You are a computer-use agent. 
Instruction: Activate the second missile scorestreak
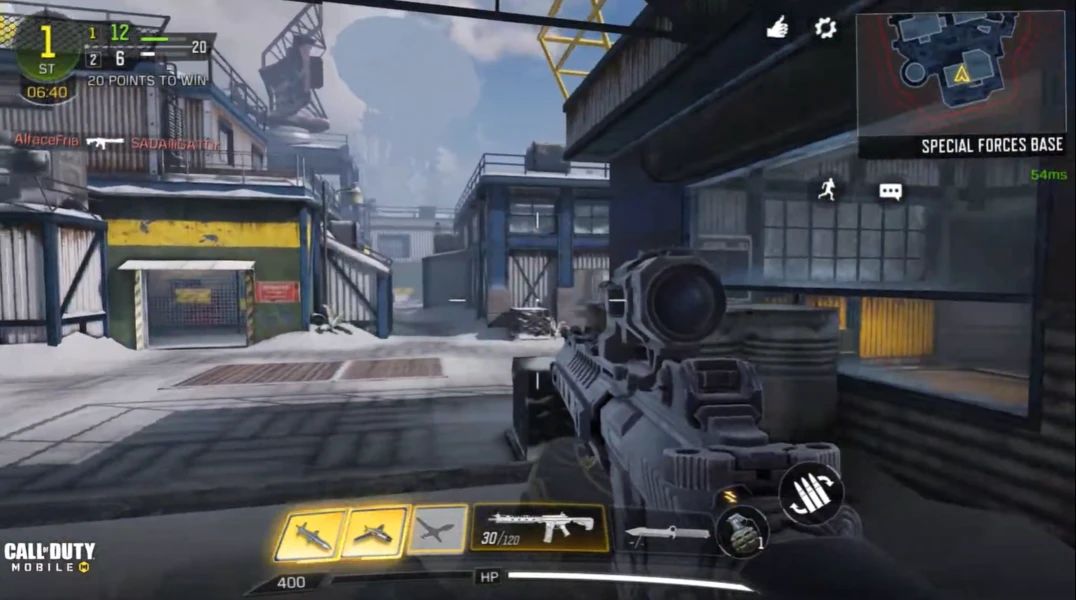click(x=375, y=532)
